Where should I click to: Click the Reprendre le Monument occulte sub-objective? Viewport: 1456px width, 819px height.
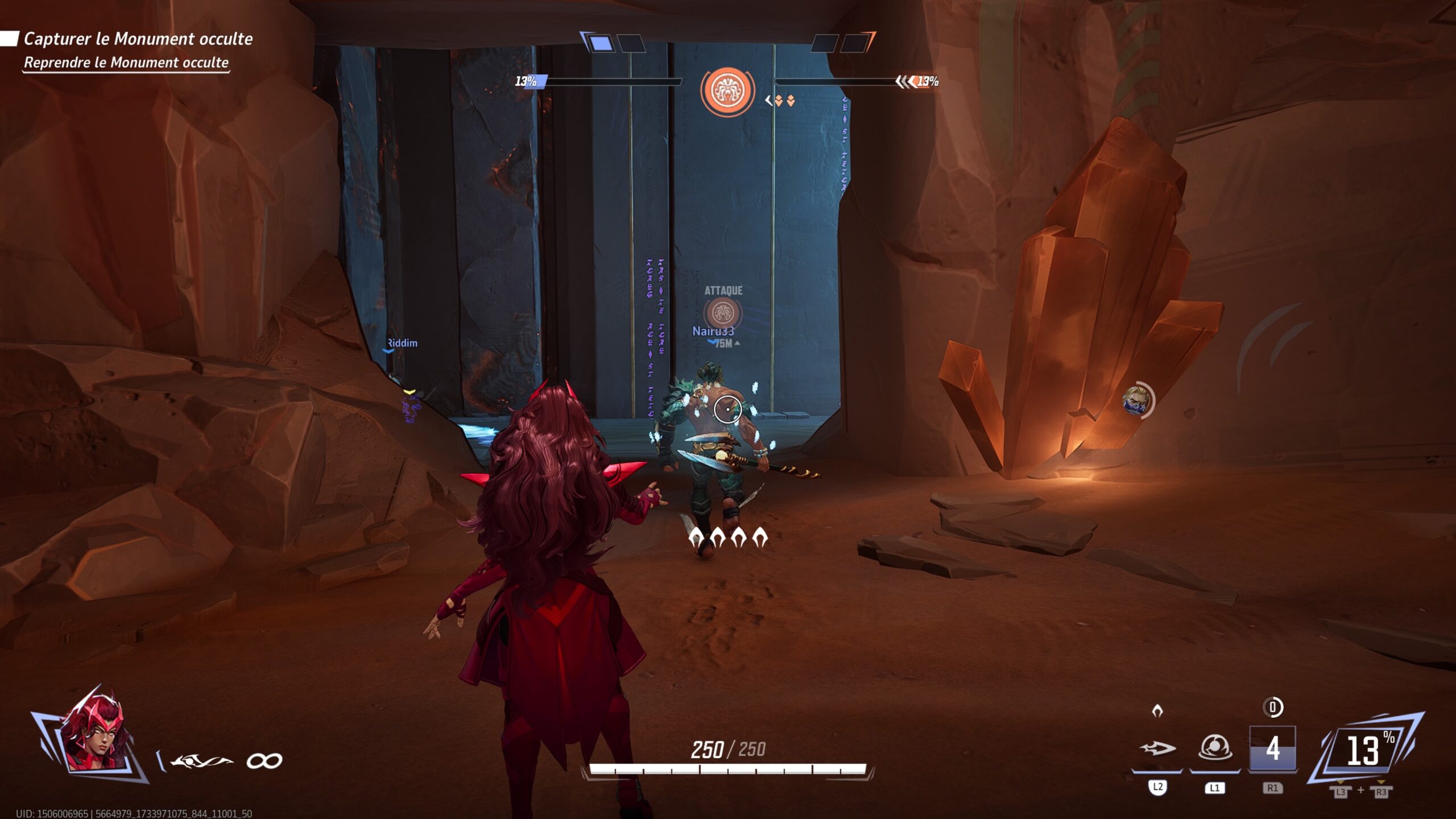click(126, 63)
